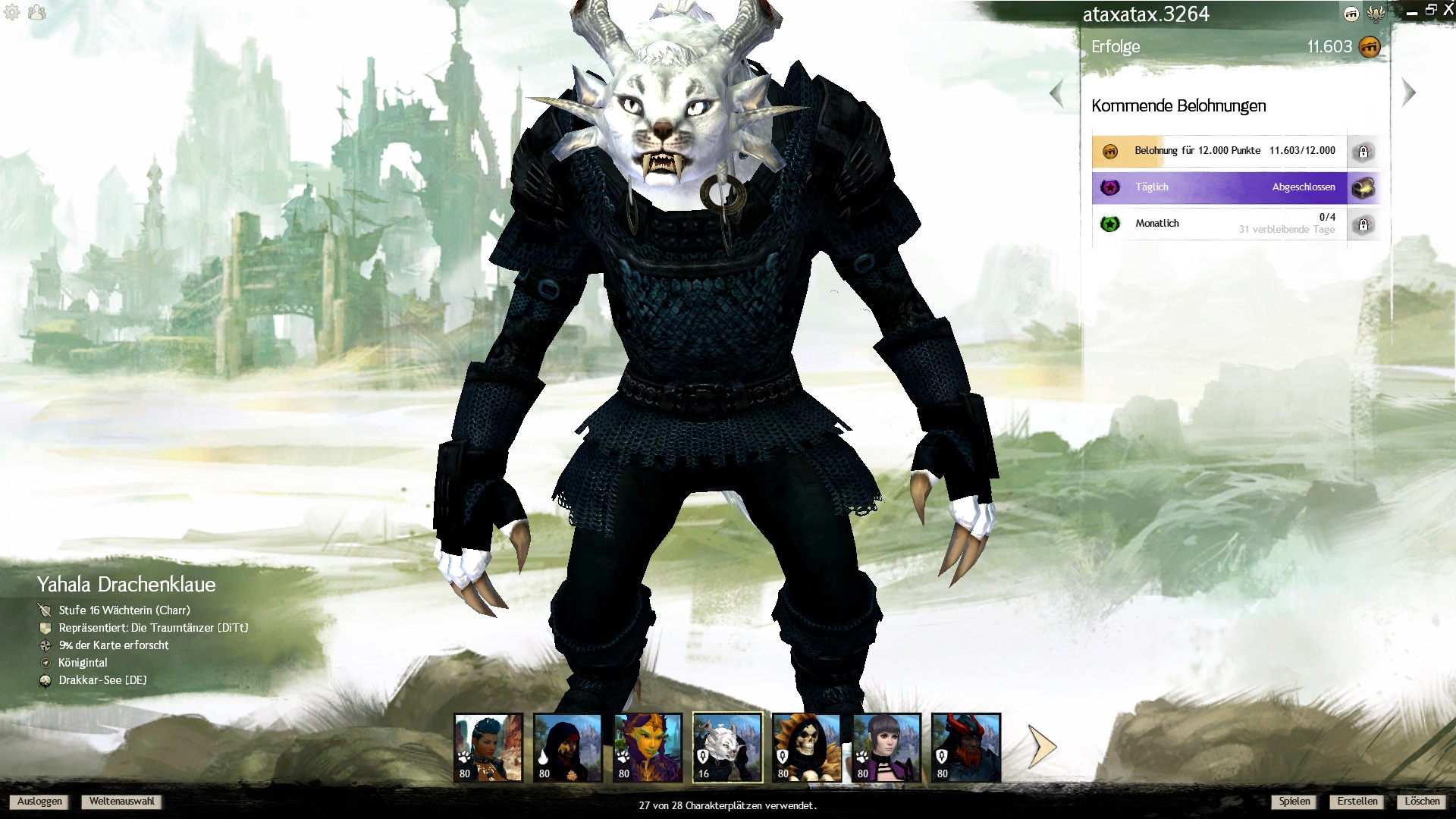Image resolution: width=1456 pixels, height=819 pixels.
Task: Choose the black-hooded masked character portrait
Action: click(568, 748)
